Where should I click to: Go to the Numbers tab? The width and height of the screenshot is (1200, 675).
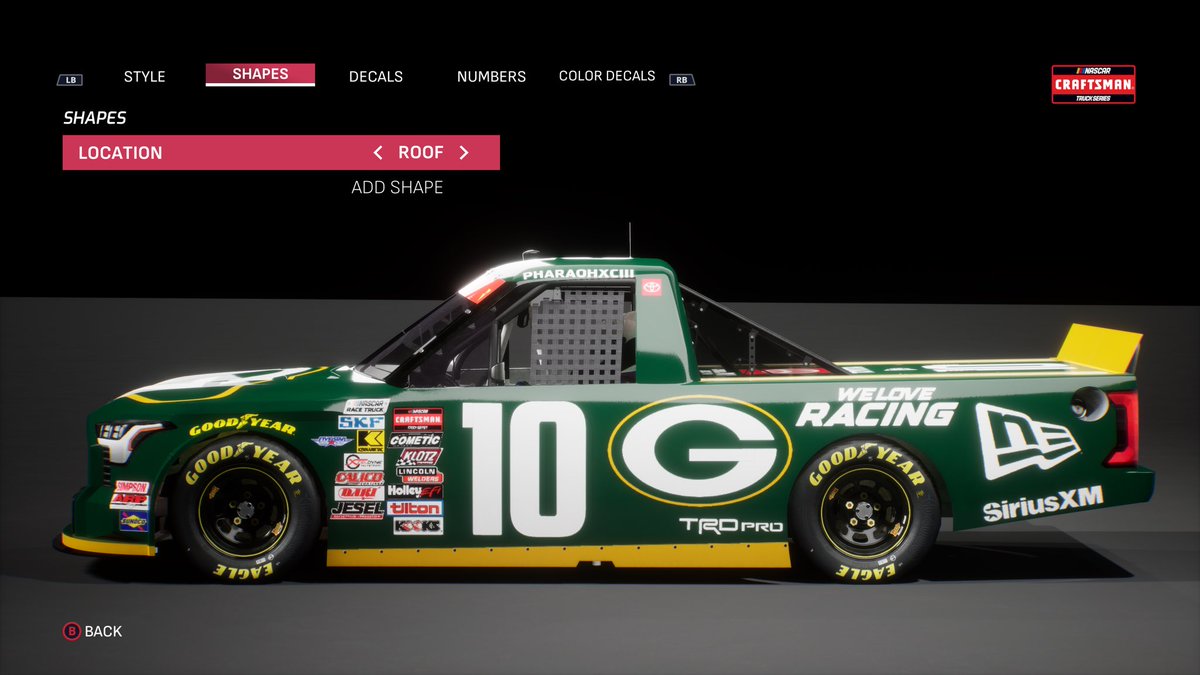click(491, 76)
